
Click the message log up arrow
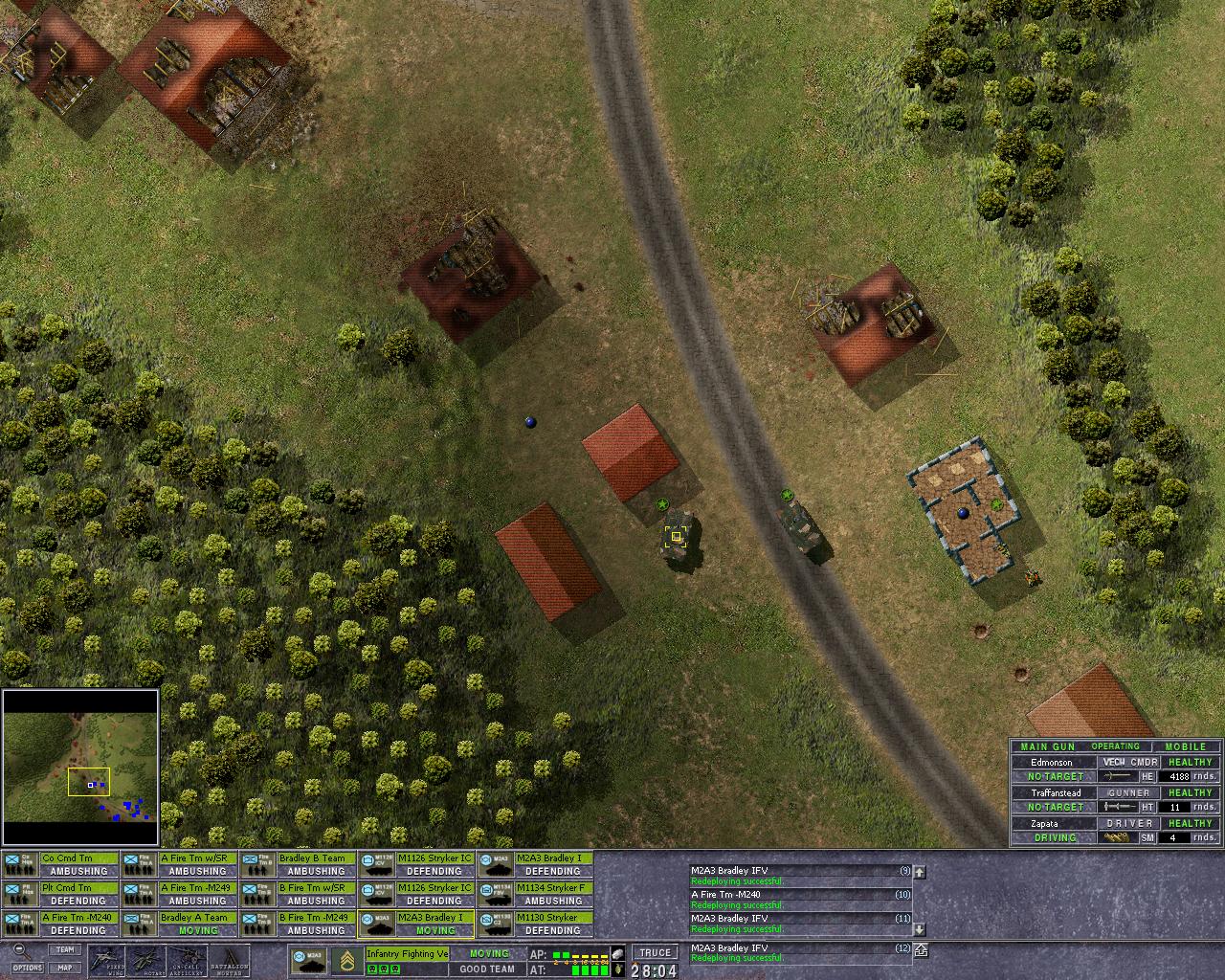tap(920, 872)
